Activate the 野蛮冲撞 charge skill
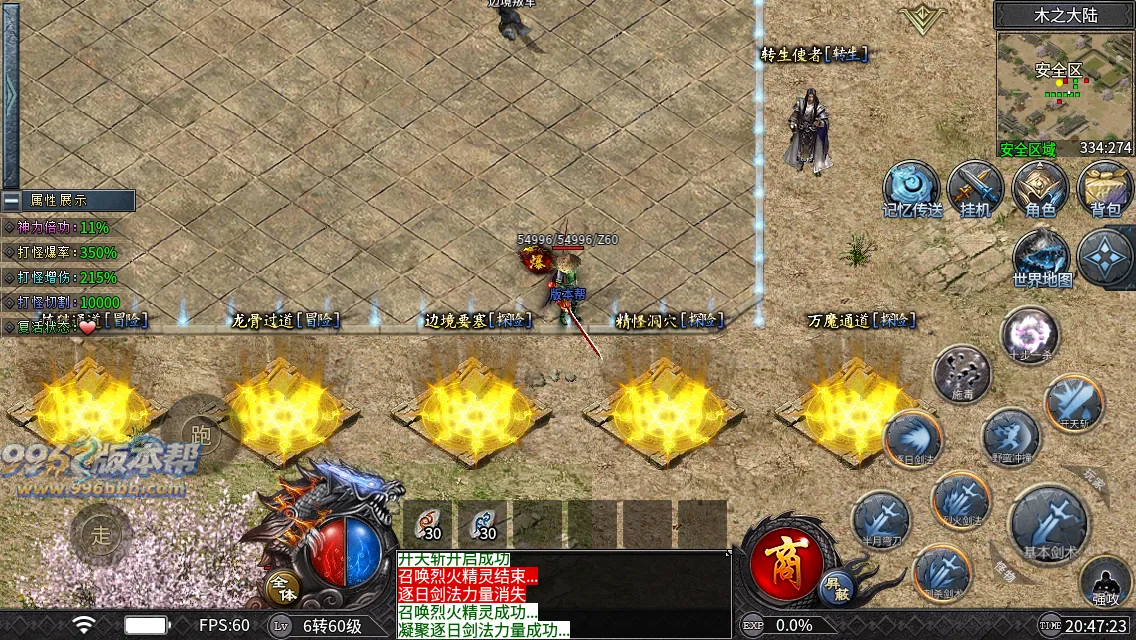Image resolution: width=1136 pixels, height=640 pixels. 1010,437
